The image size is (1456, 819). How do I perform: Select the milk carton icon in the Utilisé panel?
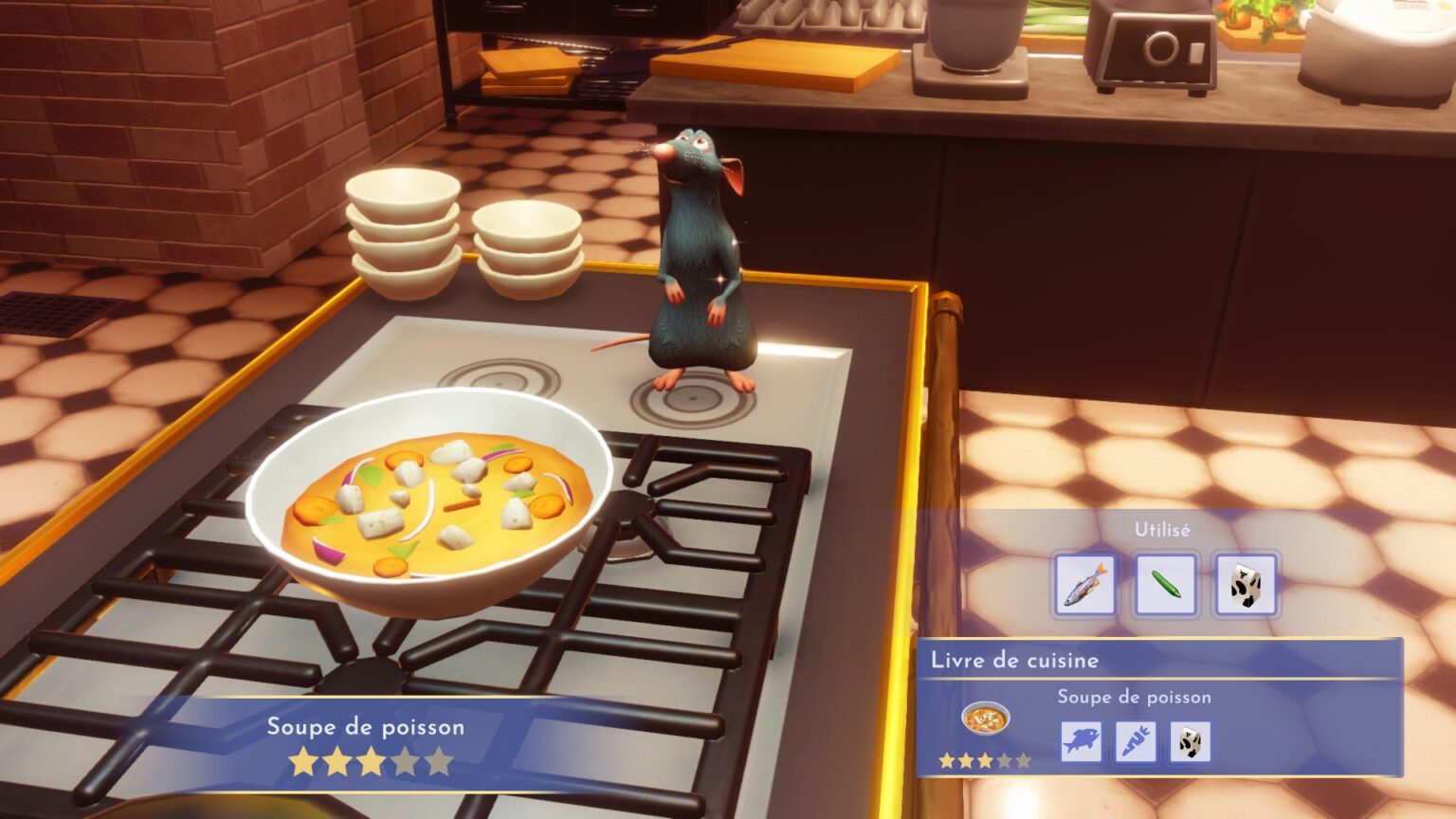pos(1245,582)
